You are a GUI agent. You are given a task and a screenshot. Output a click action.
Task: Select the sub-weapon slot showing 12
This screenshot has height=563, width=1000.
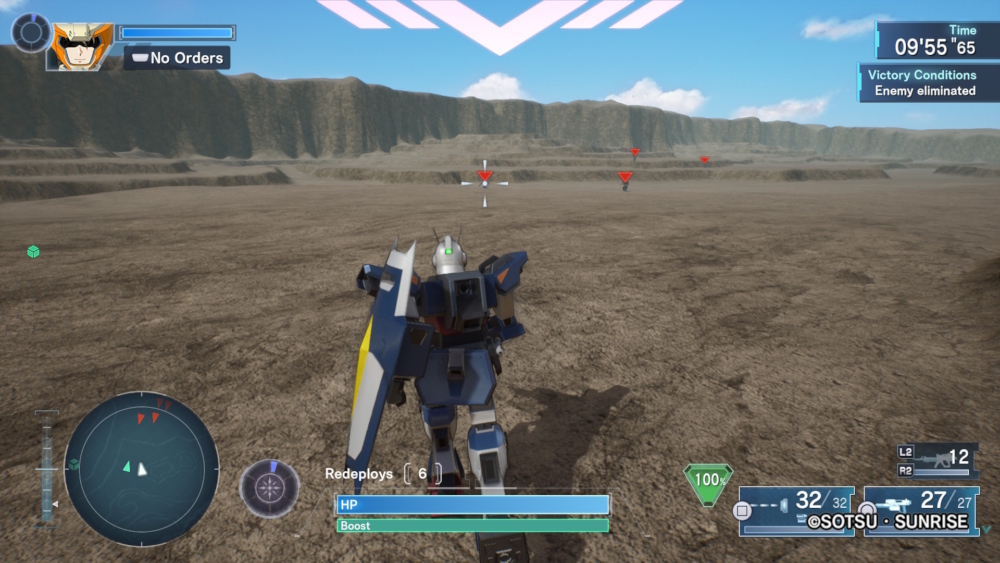coord(937,460)
